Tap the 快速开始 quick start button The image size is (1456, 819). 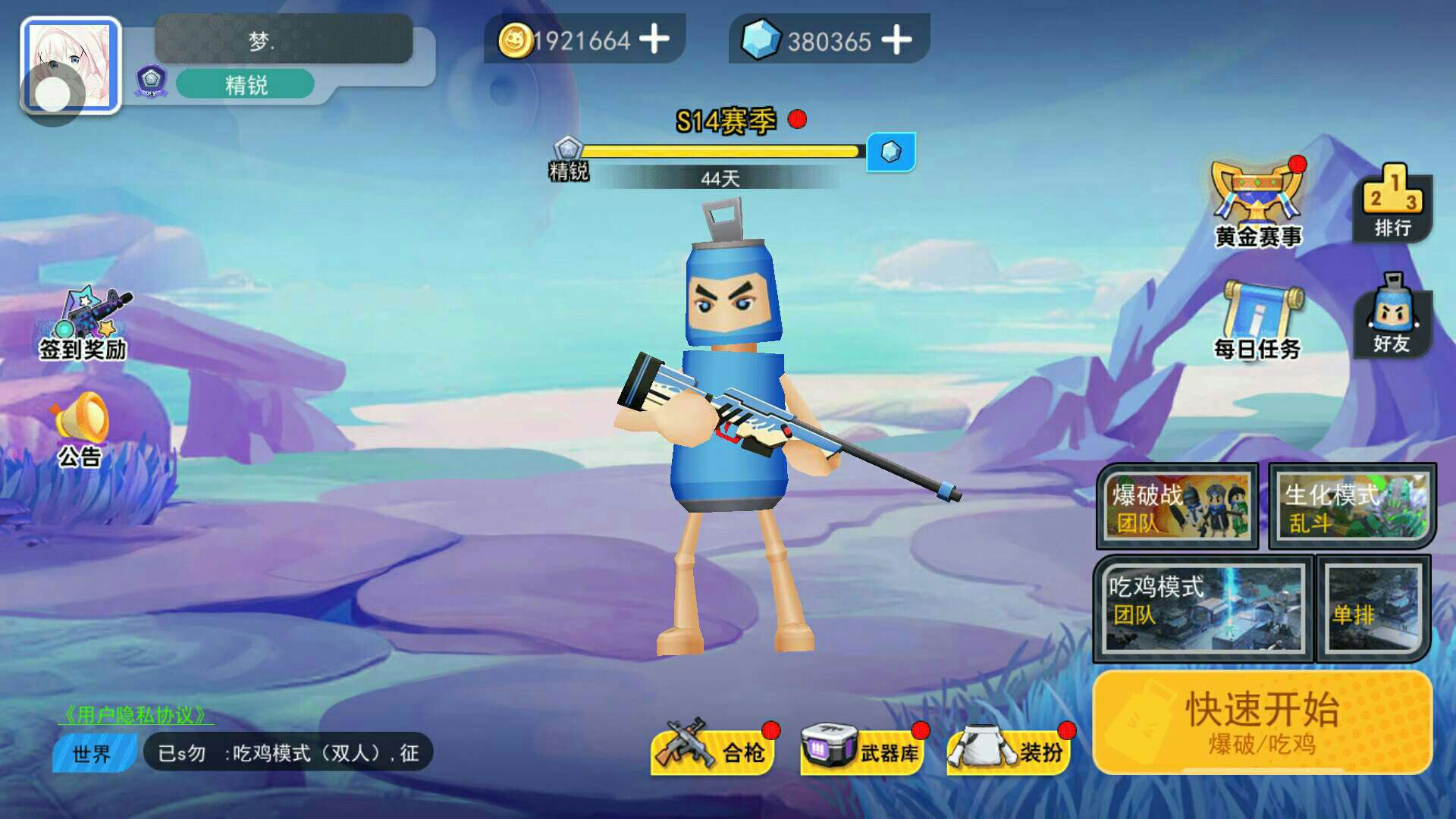tap(1262, 722)
